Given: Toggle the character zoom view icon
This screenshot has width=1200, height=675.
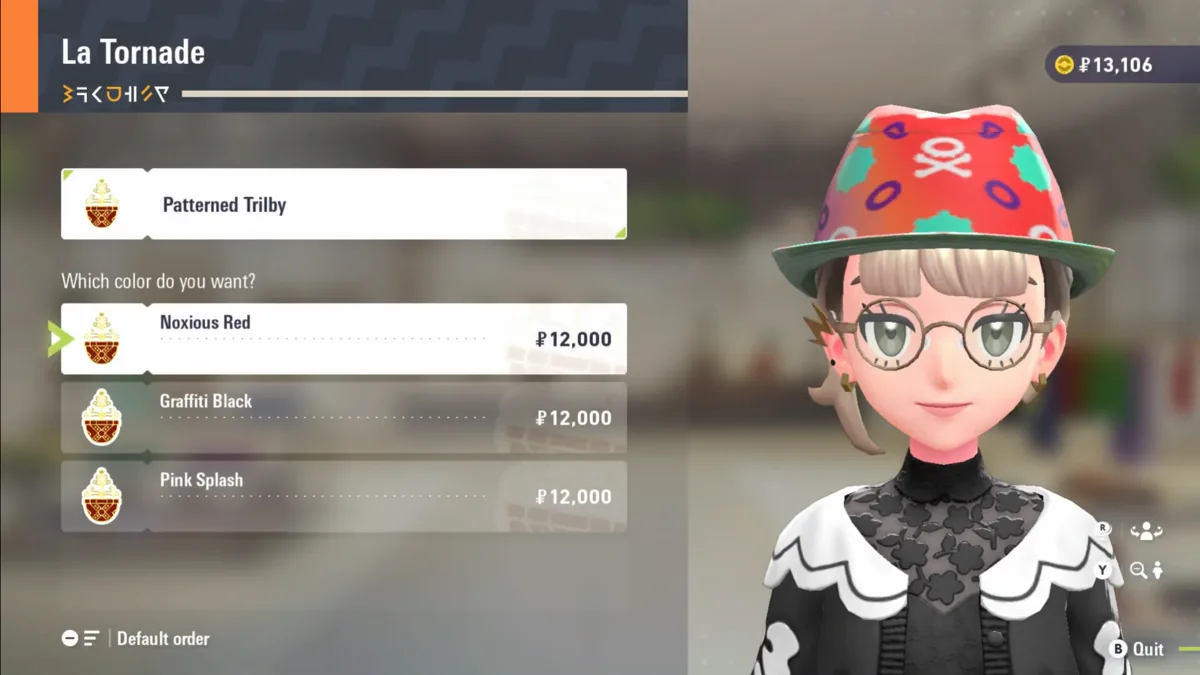Looking at the screenshot, I should click(x=1146, y=571).
